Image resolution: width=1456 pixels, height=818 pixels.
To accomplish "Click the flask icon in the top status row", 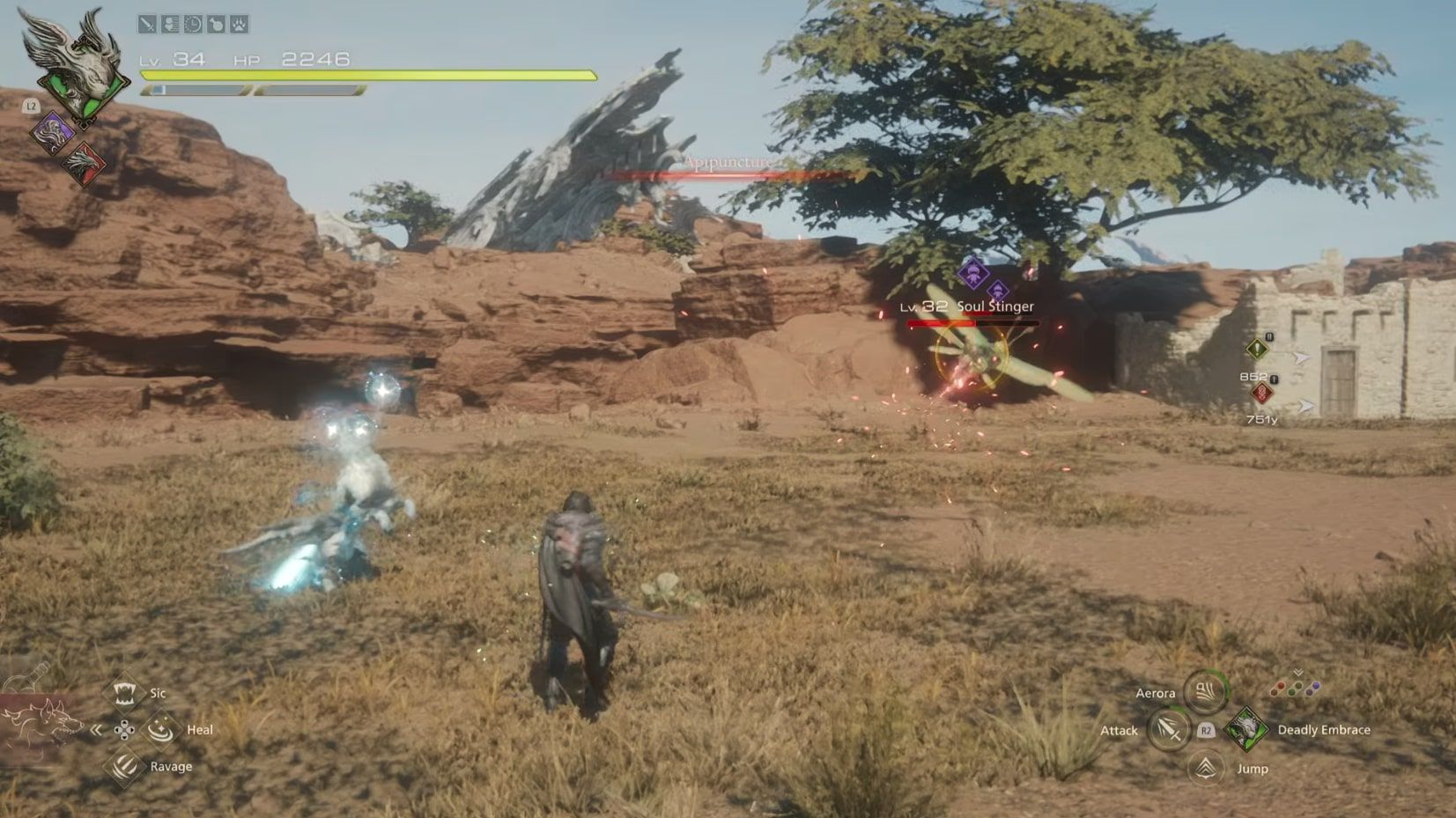I will pyautogui.click(x=216, y=23).
